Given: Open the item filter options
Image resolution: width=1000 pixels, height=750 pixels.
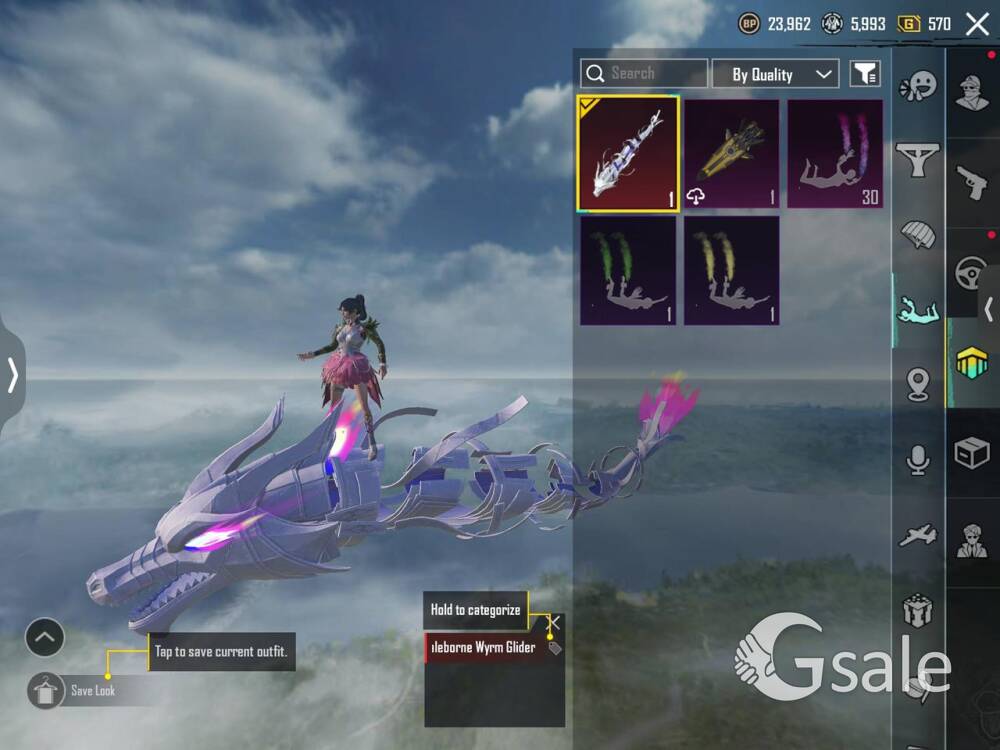Looking at the screenshot, I should 864,73.
